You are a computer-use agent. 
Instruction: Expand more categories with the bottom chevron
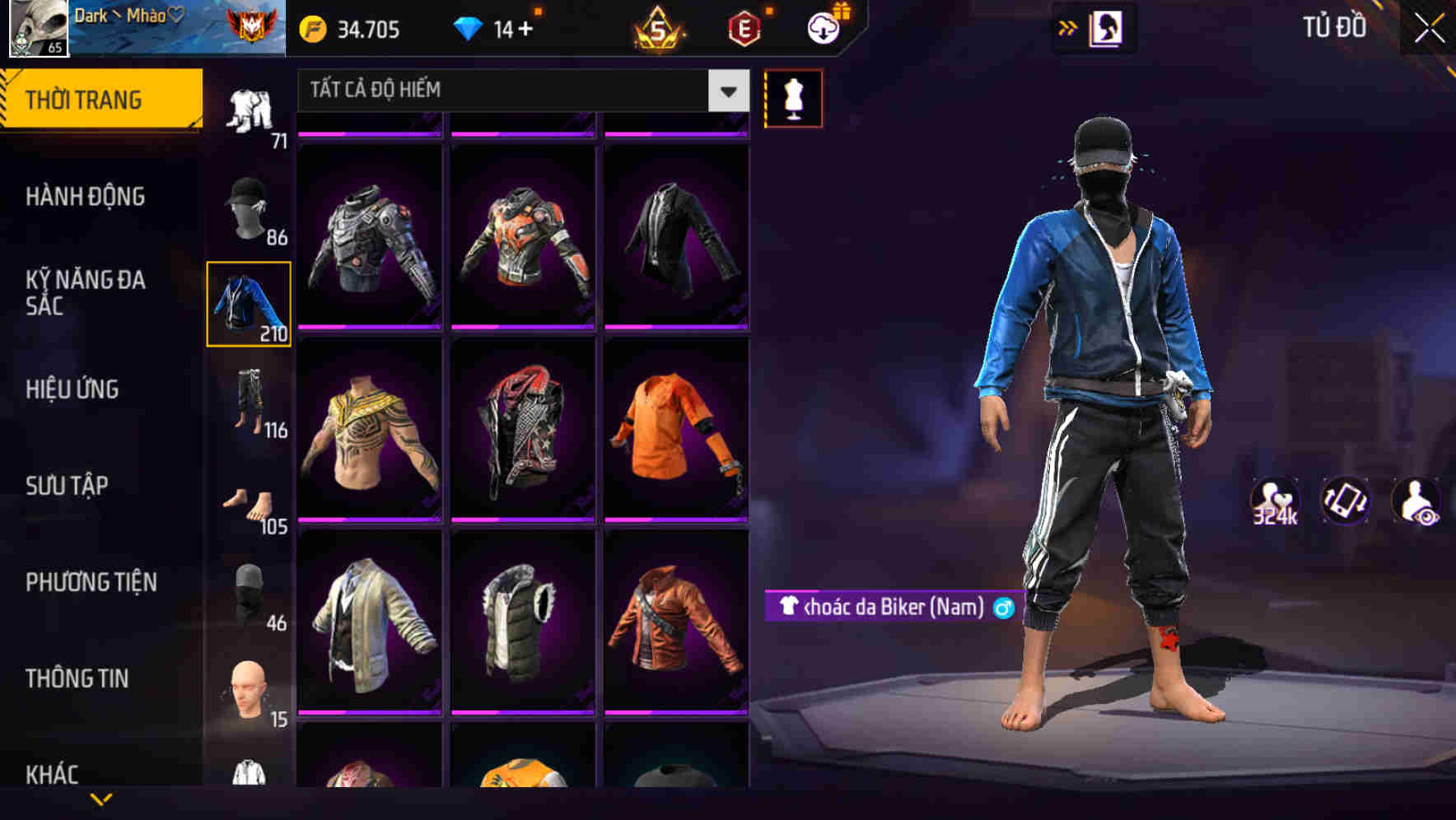[x=101, y=799]
